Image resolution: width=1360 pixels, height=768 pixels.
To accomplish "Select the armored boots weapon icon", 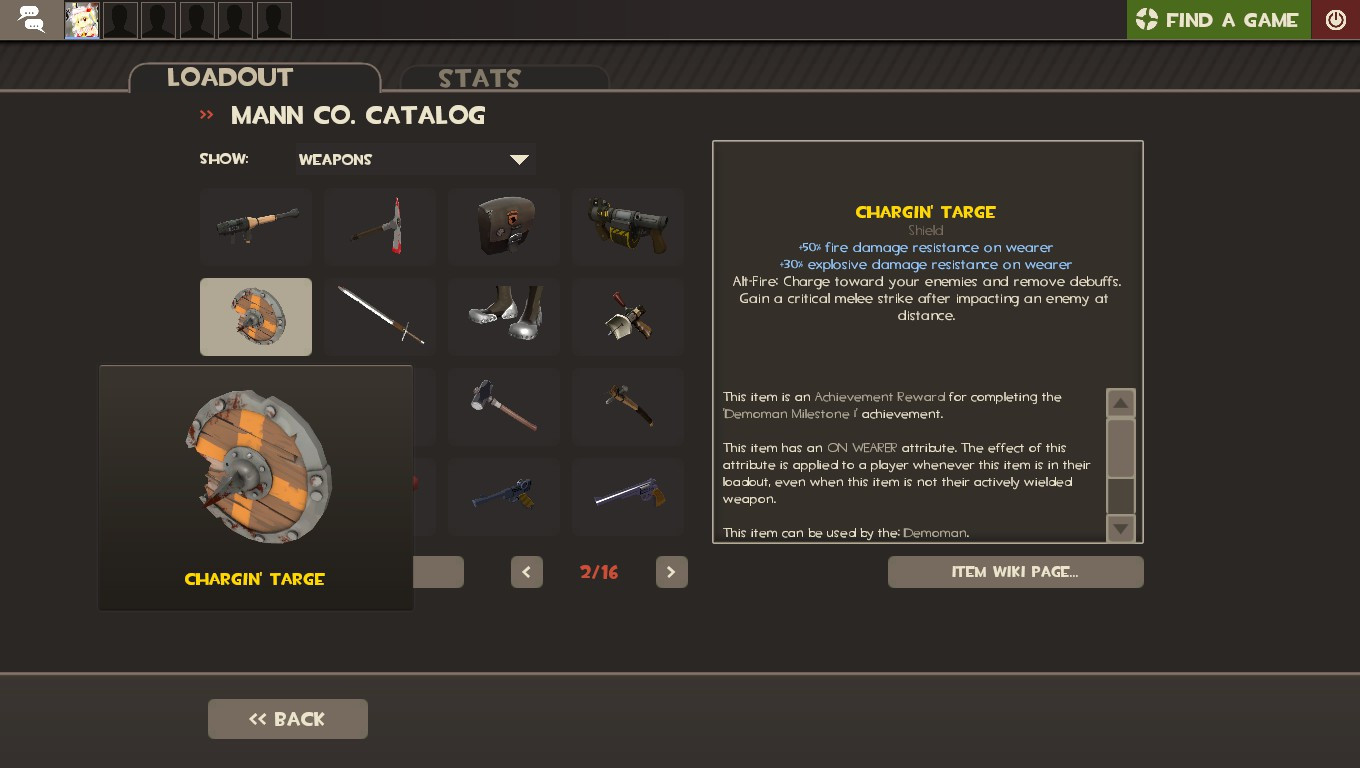I will click(504, 317).
